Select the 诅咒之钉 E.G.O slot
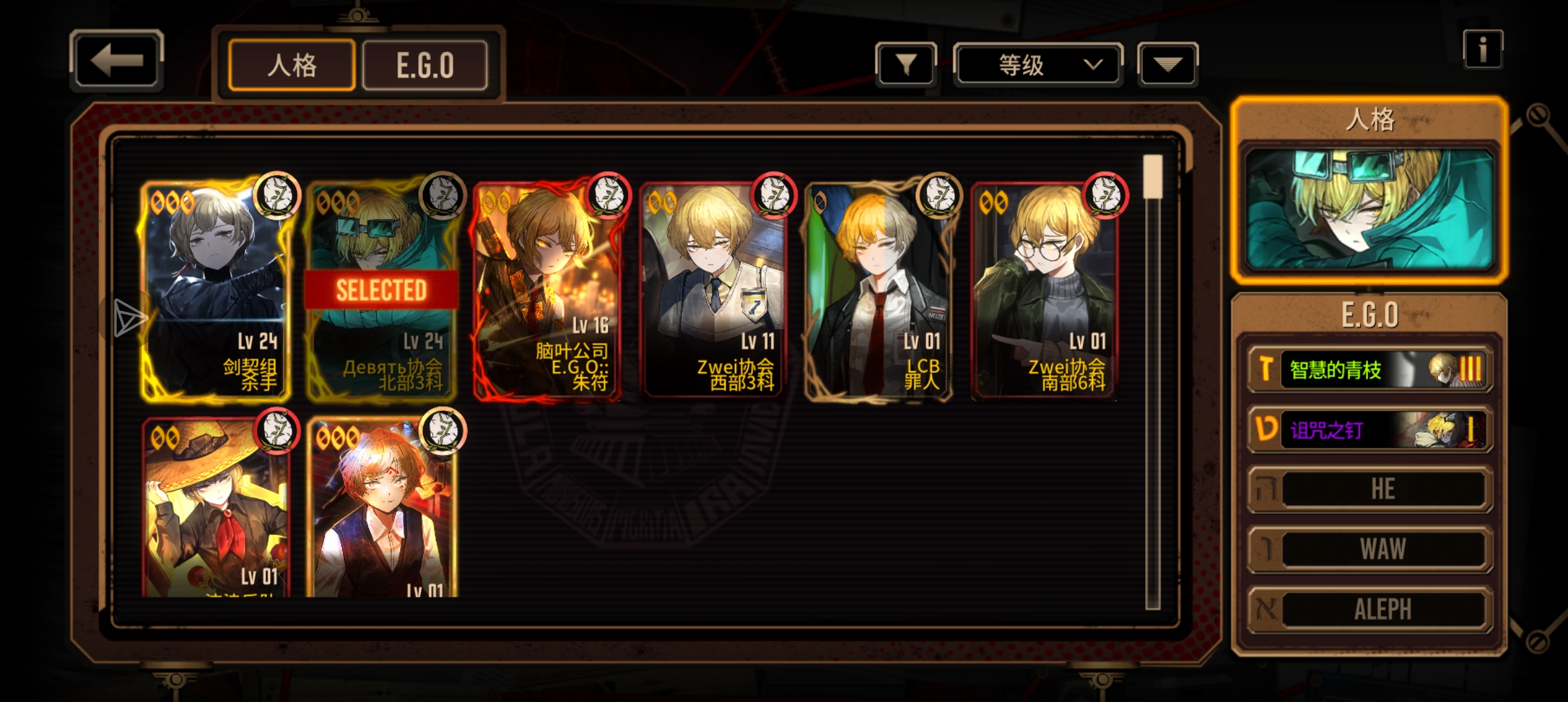Screen dimensions: 1568x702 click(x=1369, y=429)
